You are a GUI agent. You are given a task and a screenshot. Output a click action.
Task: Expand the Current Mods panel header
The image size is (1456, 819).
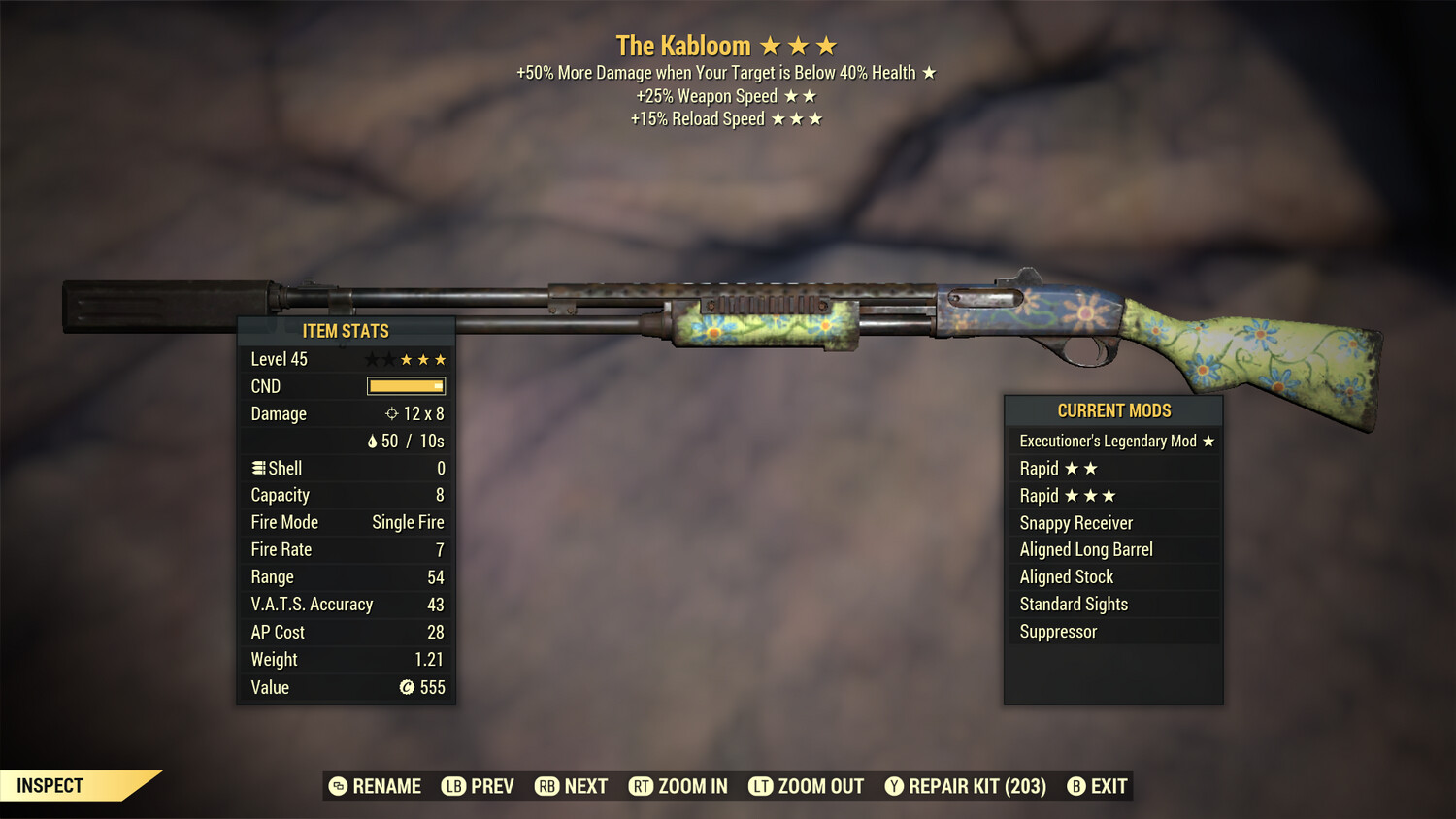click(1112, 410)
